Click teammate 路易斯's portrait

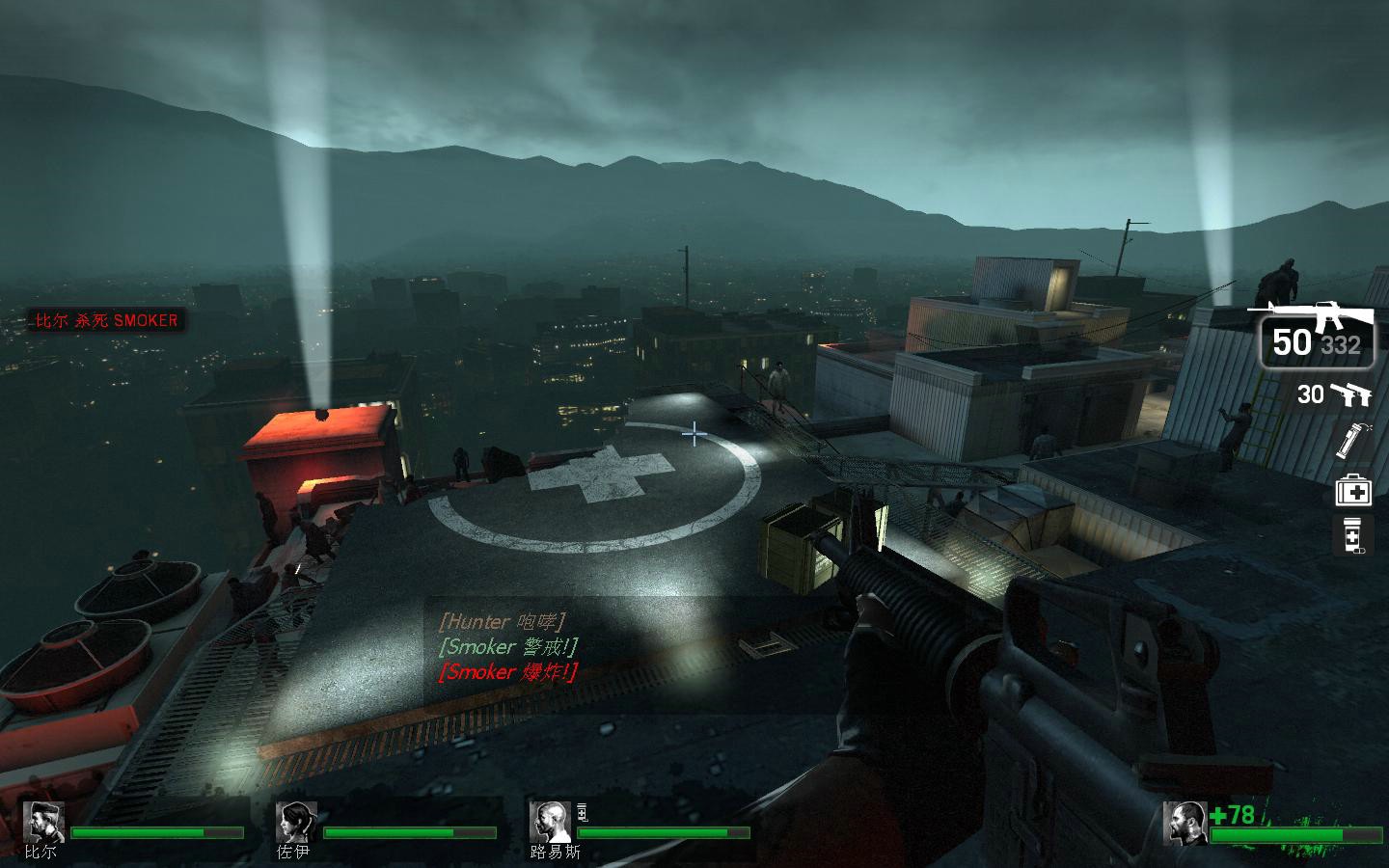pyautogui.click(x=549, y=822)
